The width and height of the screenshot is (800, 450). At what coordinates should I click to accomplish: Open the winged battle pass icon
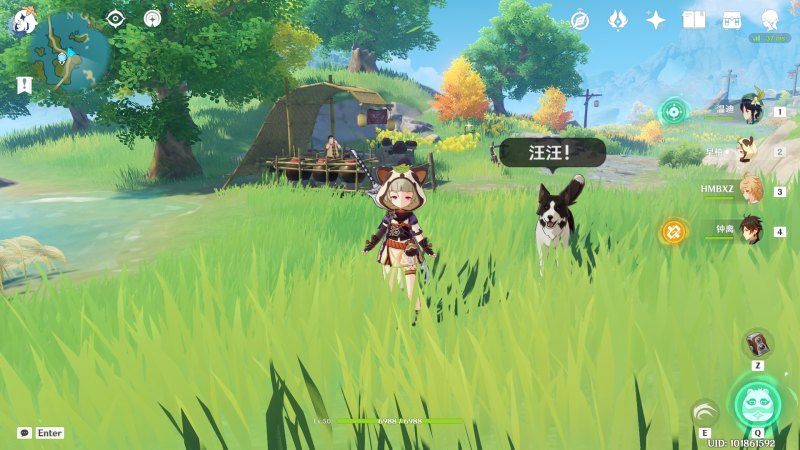pyautogui.click(x=618, y=20)
